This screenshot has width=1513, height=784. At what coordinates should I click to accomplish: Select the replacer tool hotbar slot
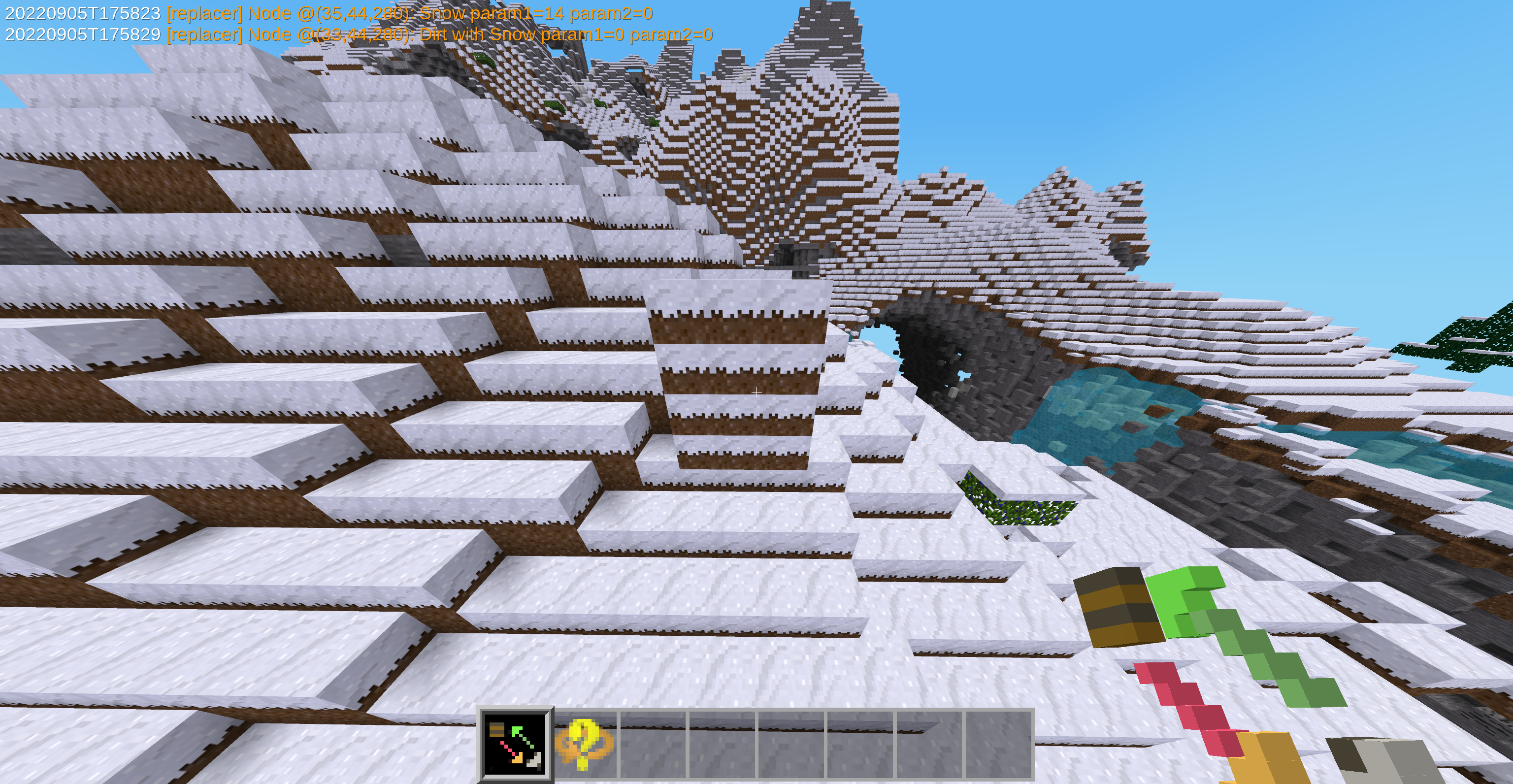516,744
